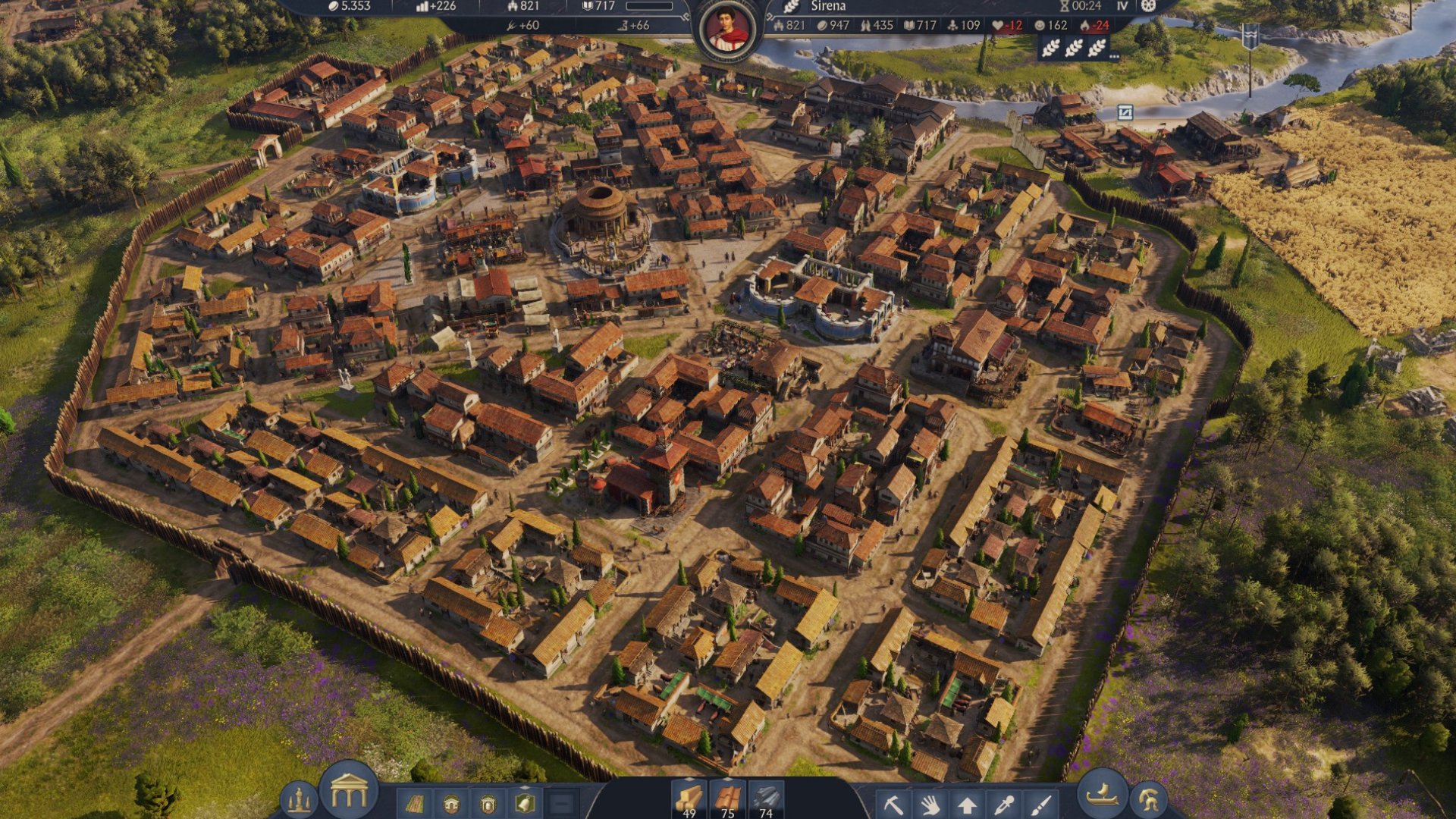The width and height of the screenshot is (1456, 819).
Task: Activate the hand move tool
Action: 930,804
